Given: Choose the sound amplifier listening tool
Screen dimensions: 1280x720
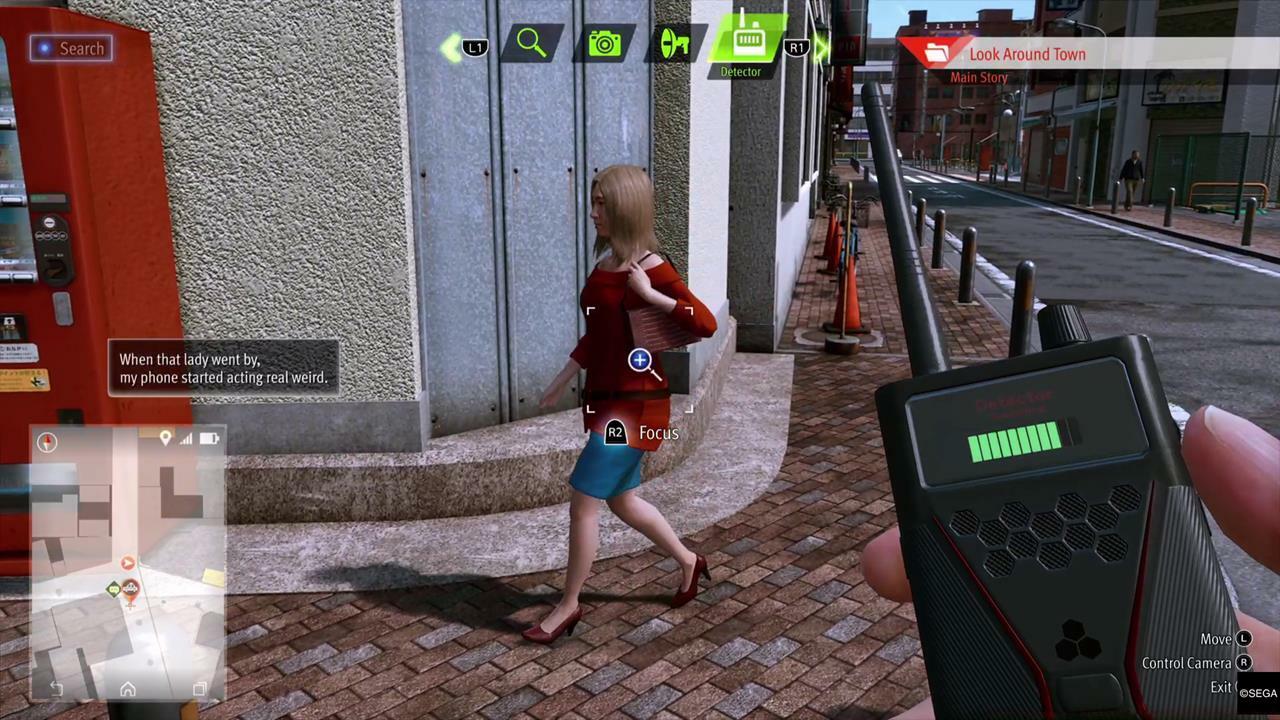Looking at the screenshot, I should [x=672, y=44].
